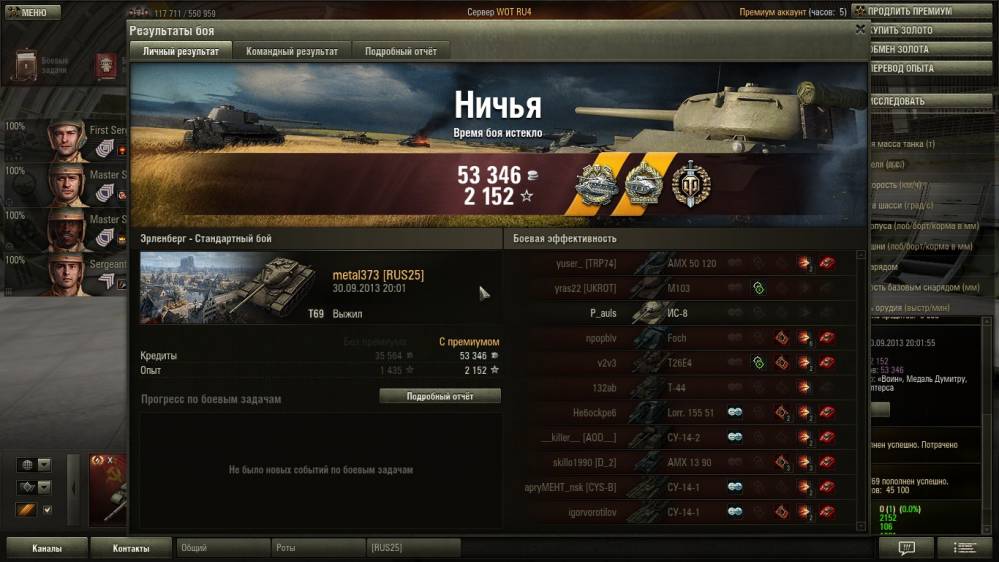Open the Контакты list
999x562 pixels.
131,548
